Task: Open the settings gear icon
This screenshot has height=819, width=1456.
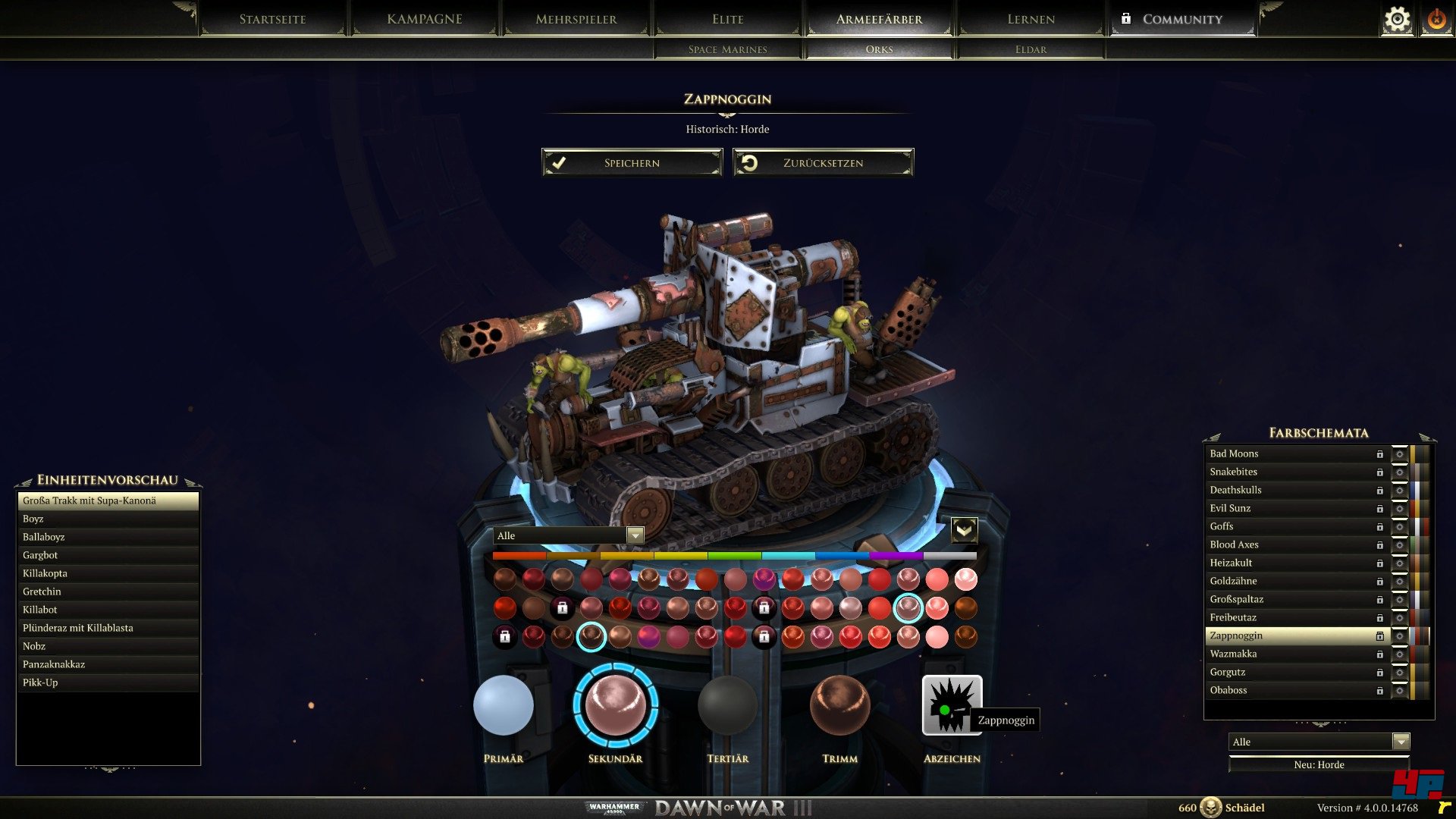Action: 1397,20
